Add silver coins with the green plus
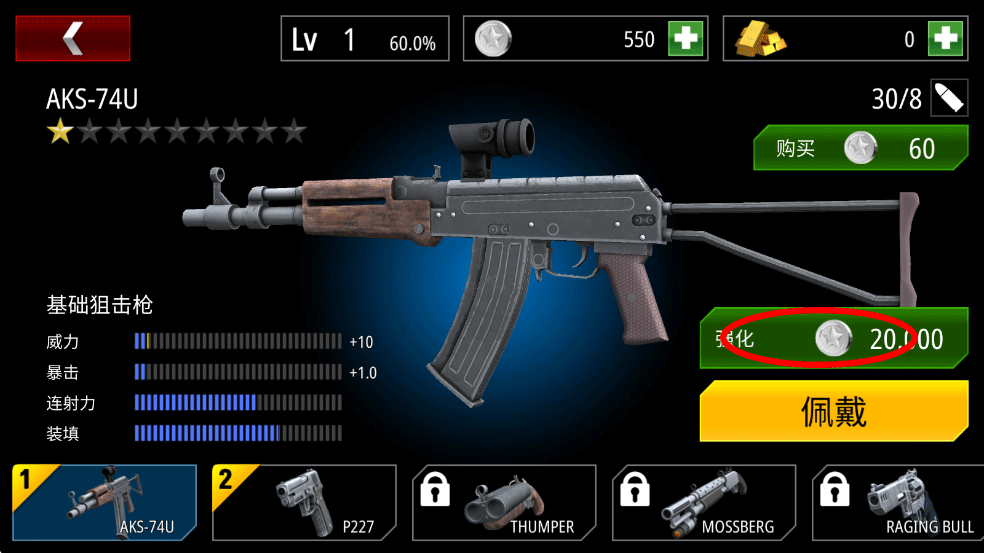This screenshot has width=984, height=553. 686,39
